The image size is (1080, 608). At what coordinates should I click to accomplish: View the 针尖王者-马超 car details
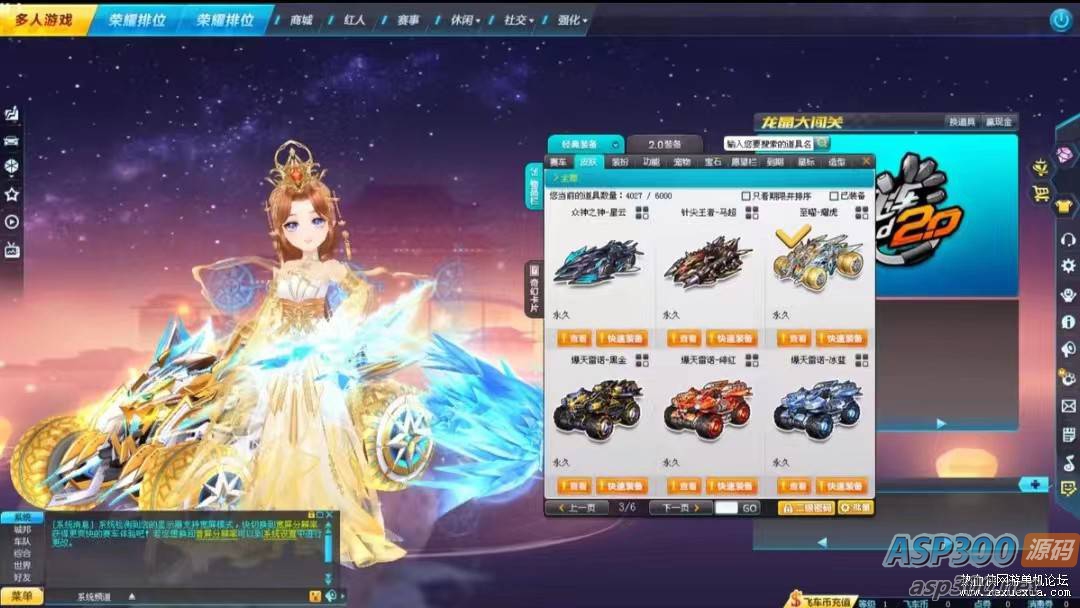point(684,338)
